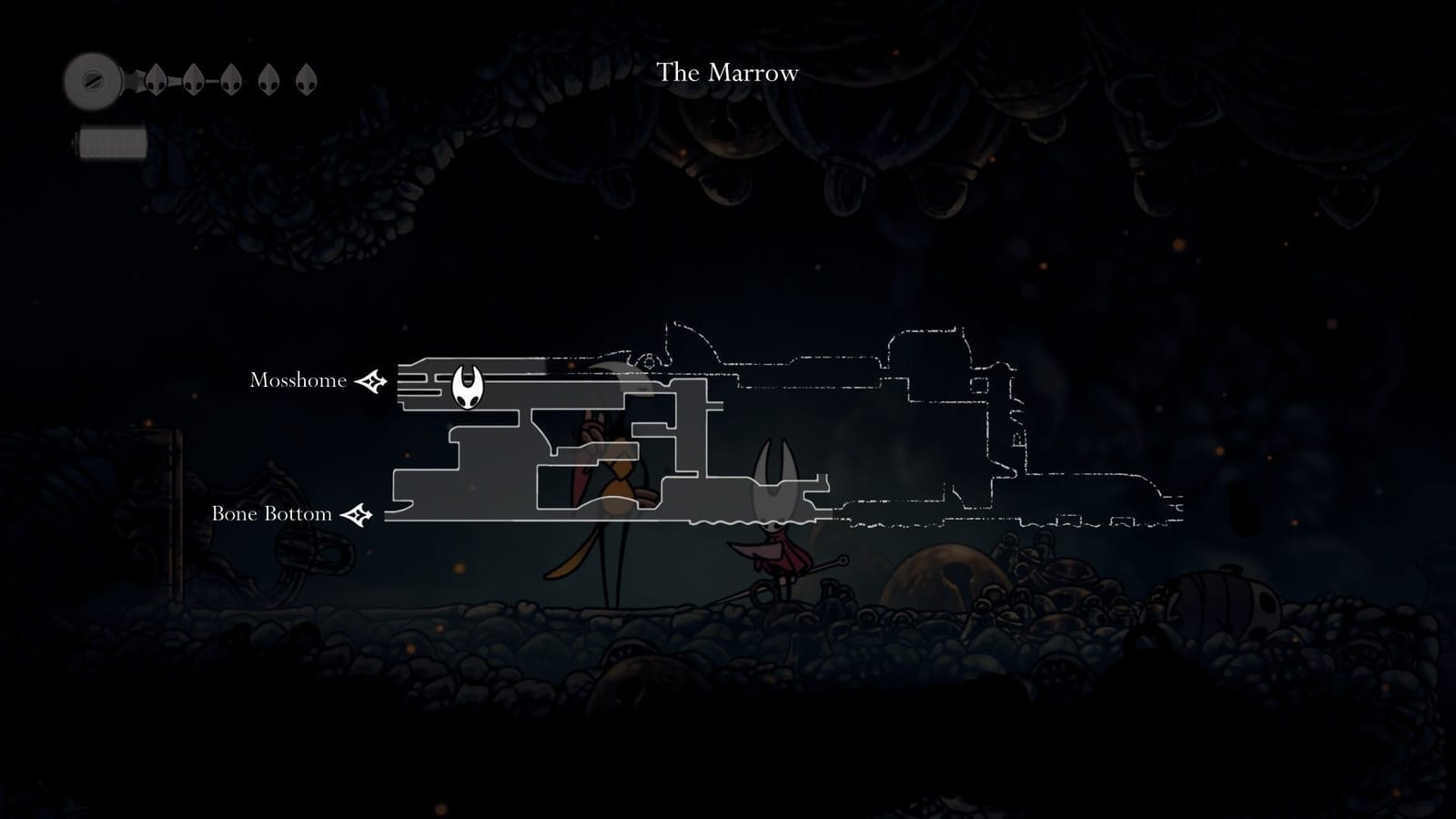Click the rosary spool icon top-left

[x=91, y=80]
